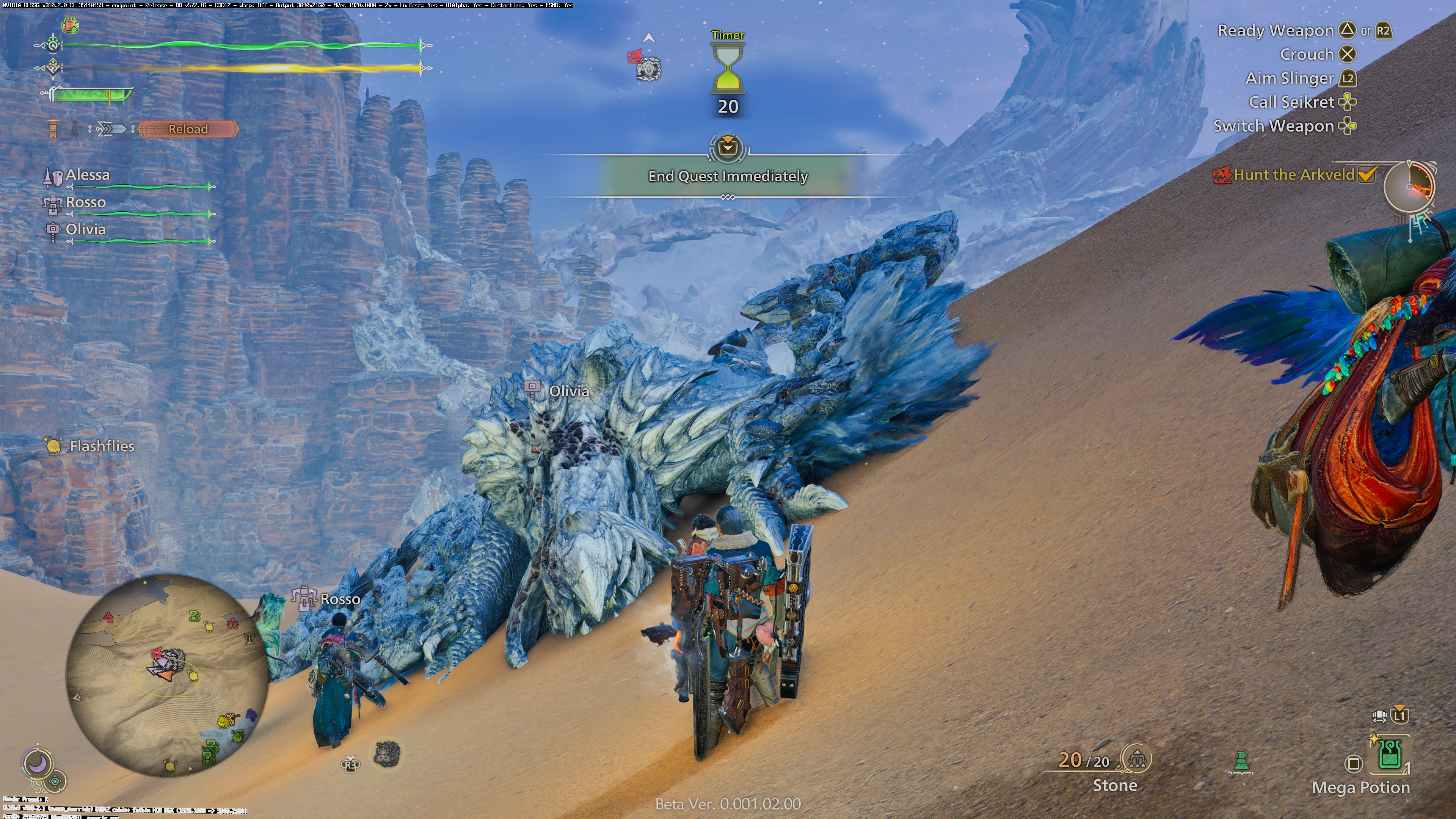Viewport: 1456px width, 819px height.
Task: Click the quest clock dial
Action: [1409, 186]
